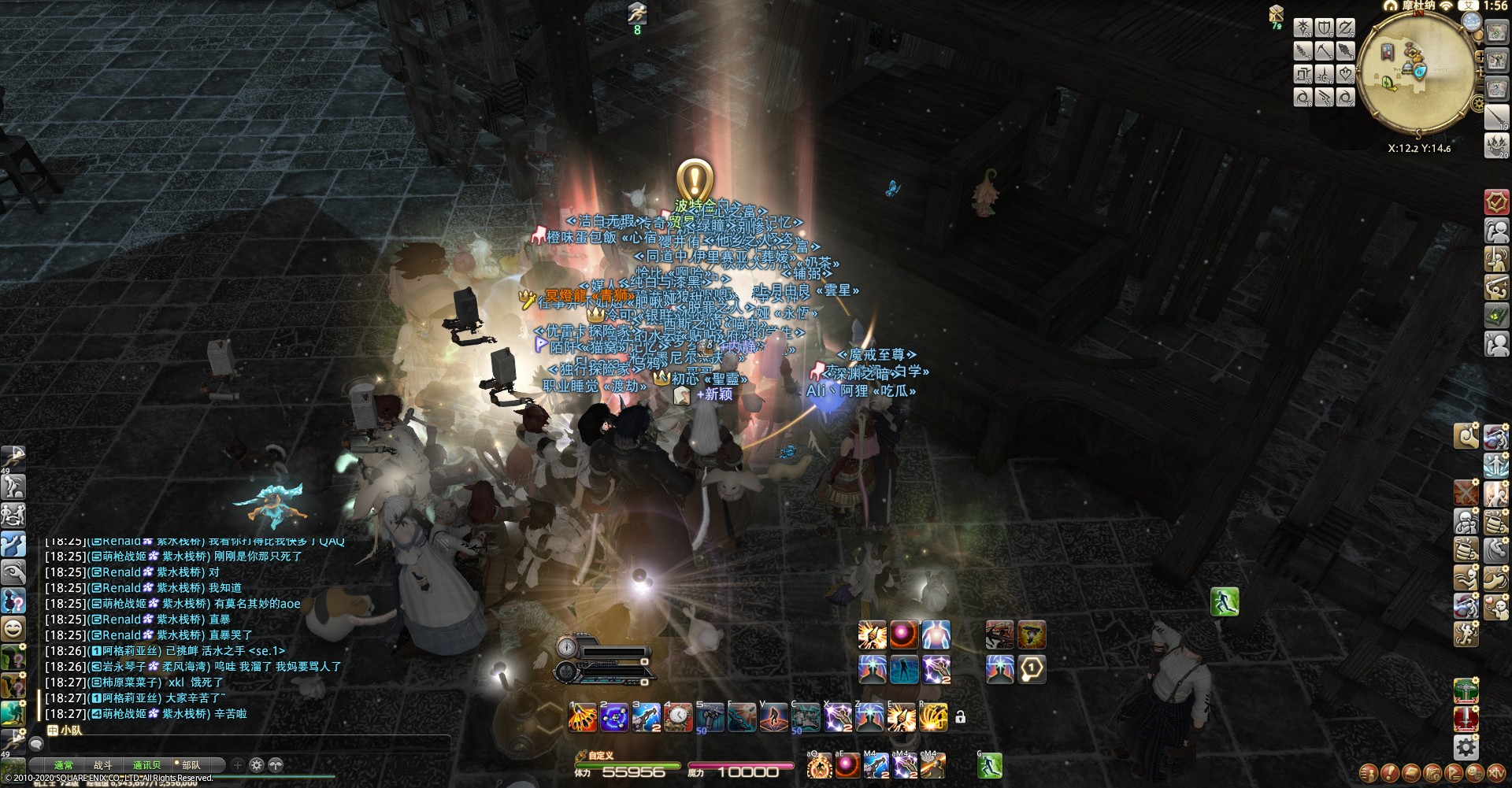Click the hexagon waymark number 1 icon
This screenshot has width=1512, height=788.
(1032, 669)
